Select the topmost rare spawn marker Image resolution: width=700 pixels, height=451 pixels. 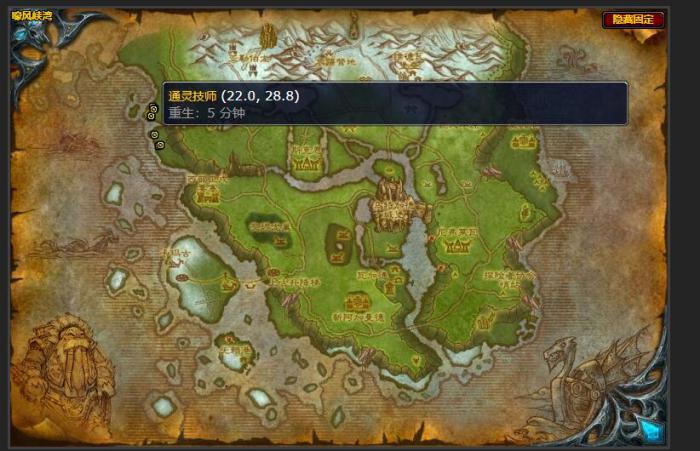153,109
